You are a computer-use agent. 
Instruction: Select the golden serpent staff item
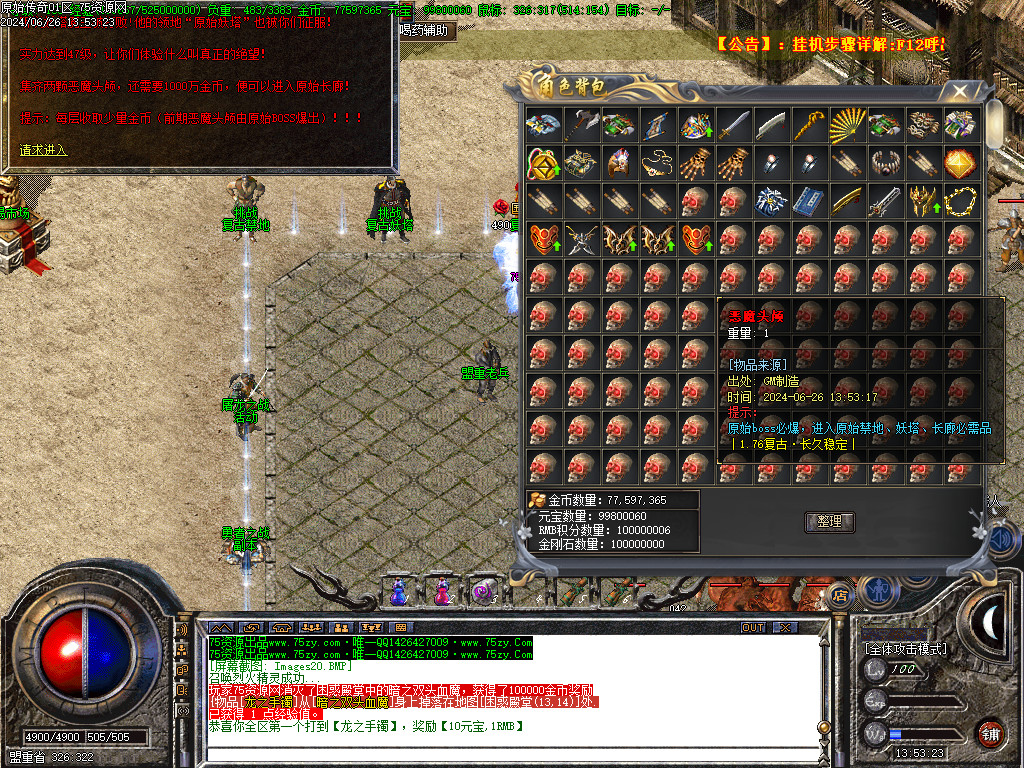[809, 125]
